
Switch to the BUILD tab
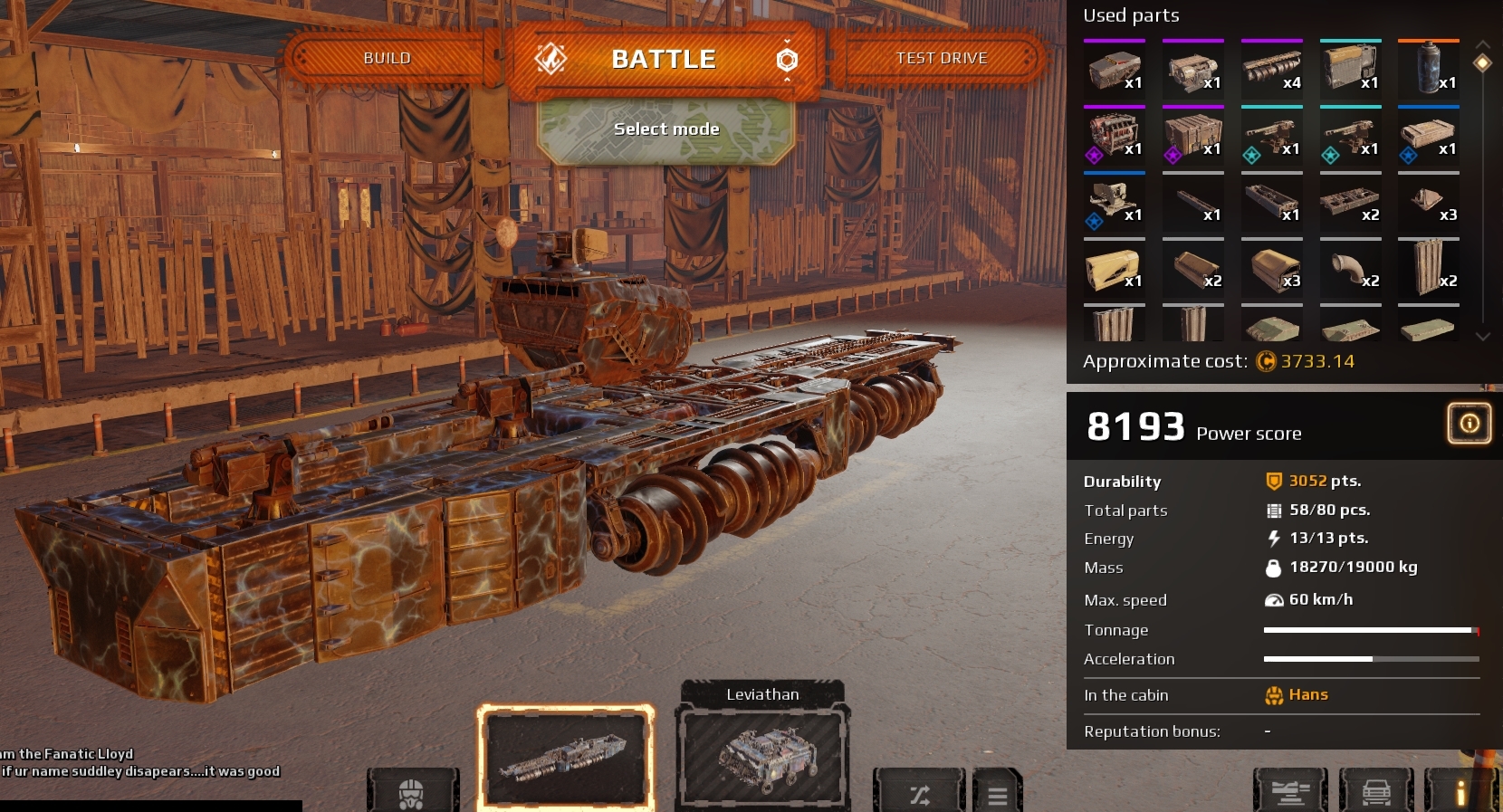tap(387, 57)
